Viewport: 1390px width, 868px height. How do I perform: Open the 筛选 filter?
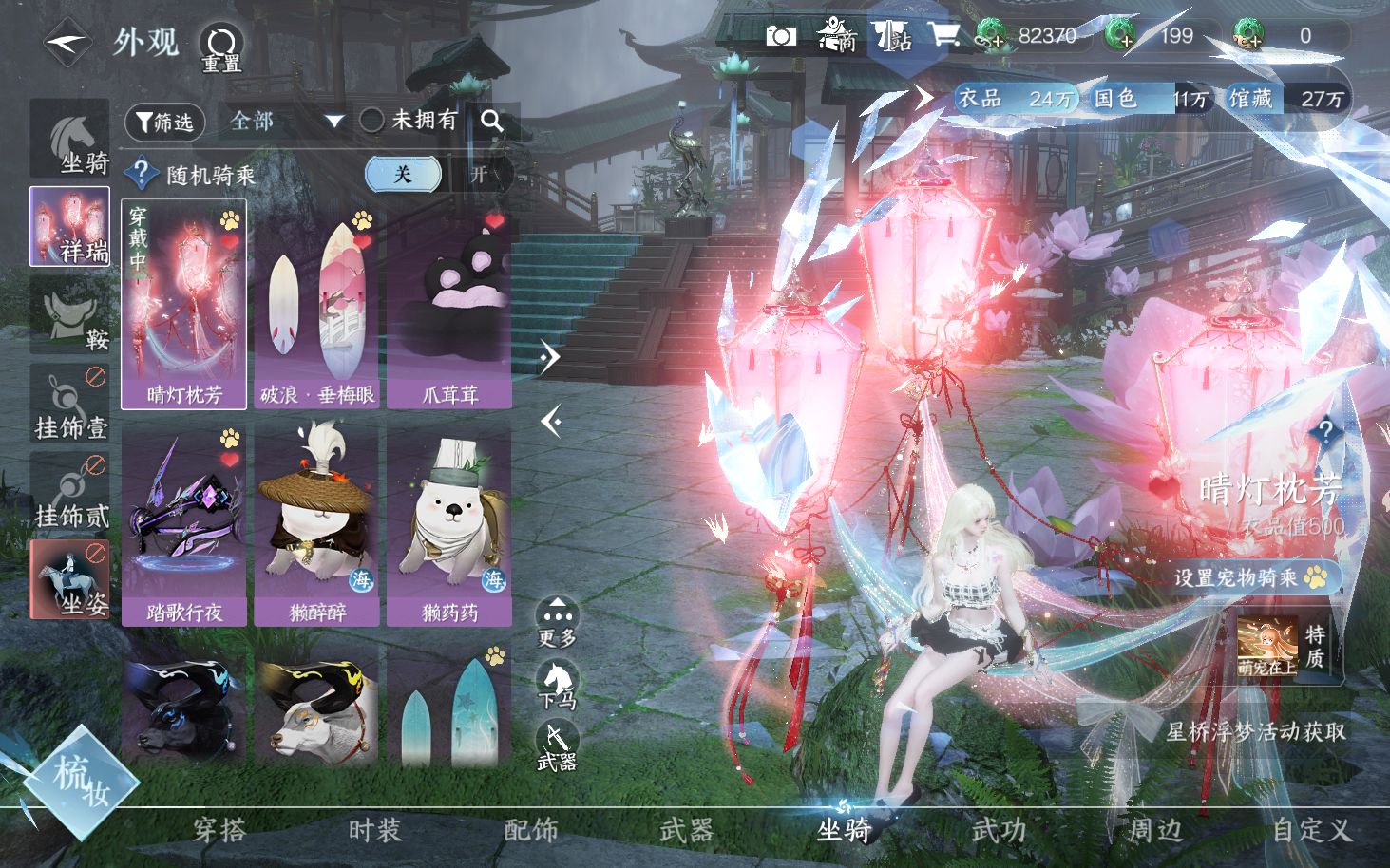tap(165, 122)
